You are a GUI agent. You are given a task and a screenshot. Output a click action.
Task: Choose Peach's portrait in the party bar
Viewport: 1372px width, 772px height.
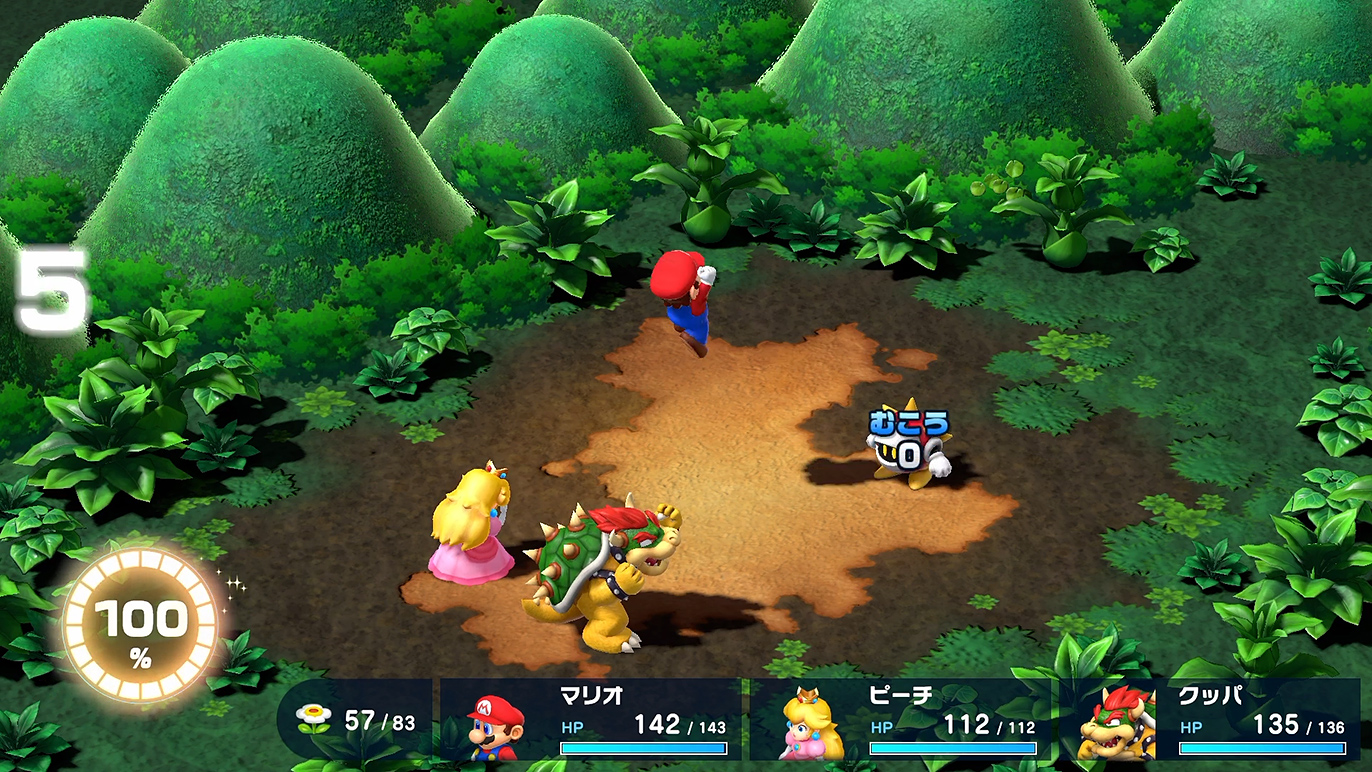[809, 724]
